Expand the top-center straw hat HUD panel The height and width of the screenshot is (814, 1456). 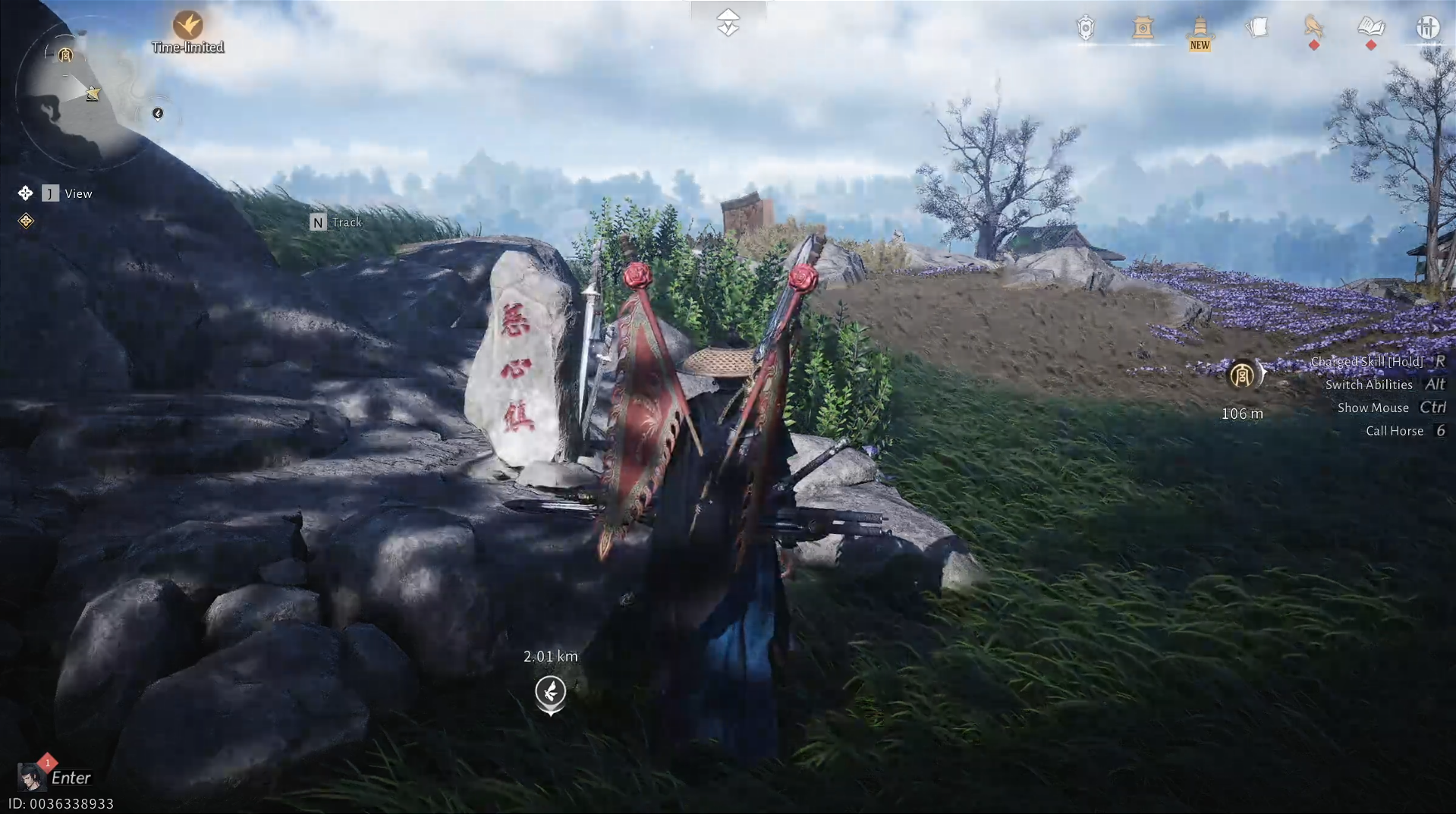(728, 21)
